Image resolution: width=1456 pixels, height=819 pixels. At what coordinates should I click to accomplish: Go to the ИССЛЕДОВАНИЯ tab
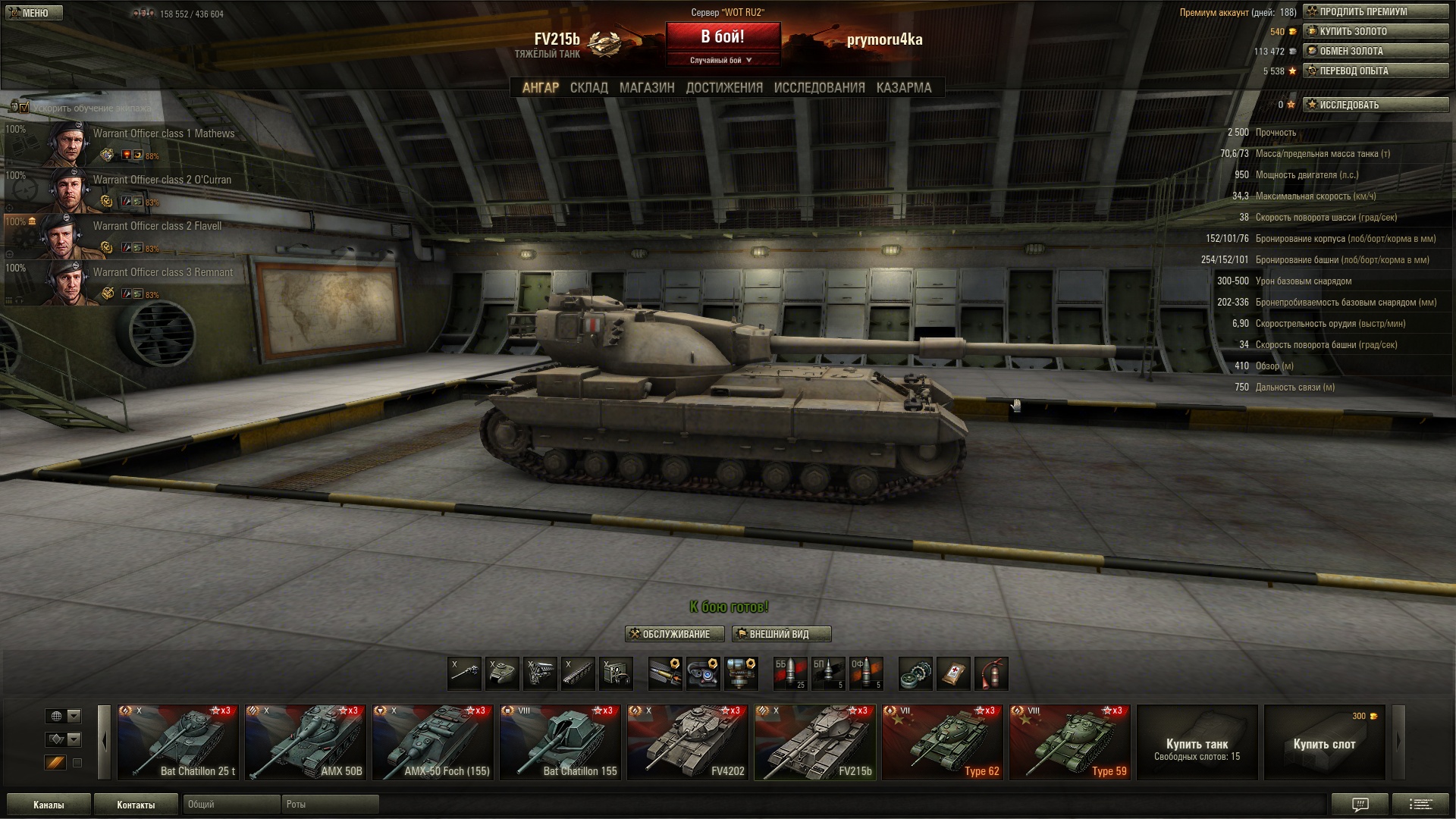[x=819, y=88]
